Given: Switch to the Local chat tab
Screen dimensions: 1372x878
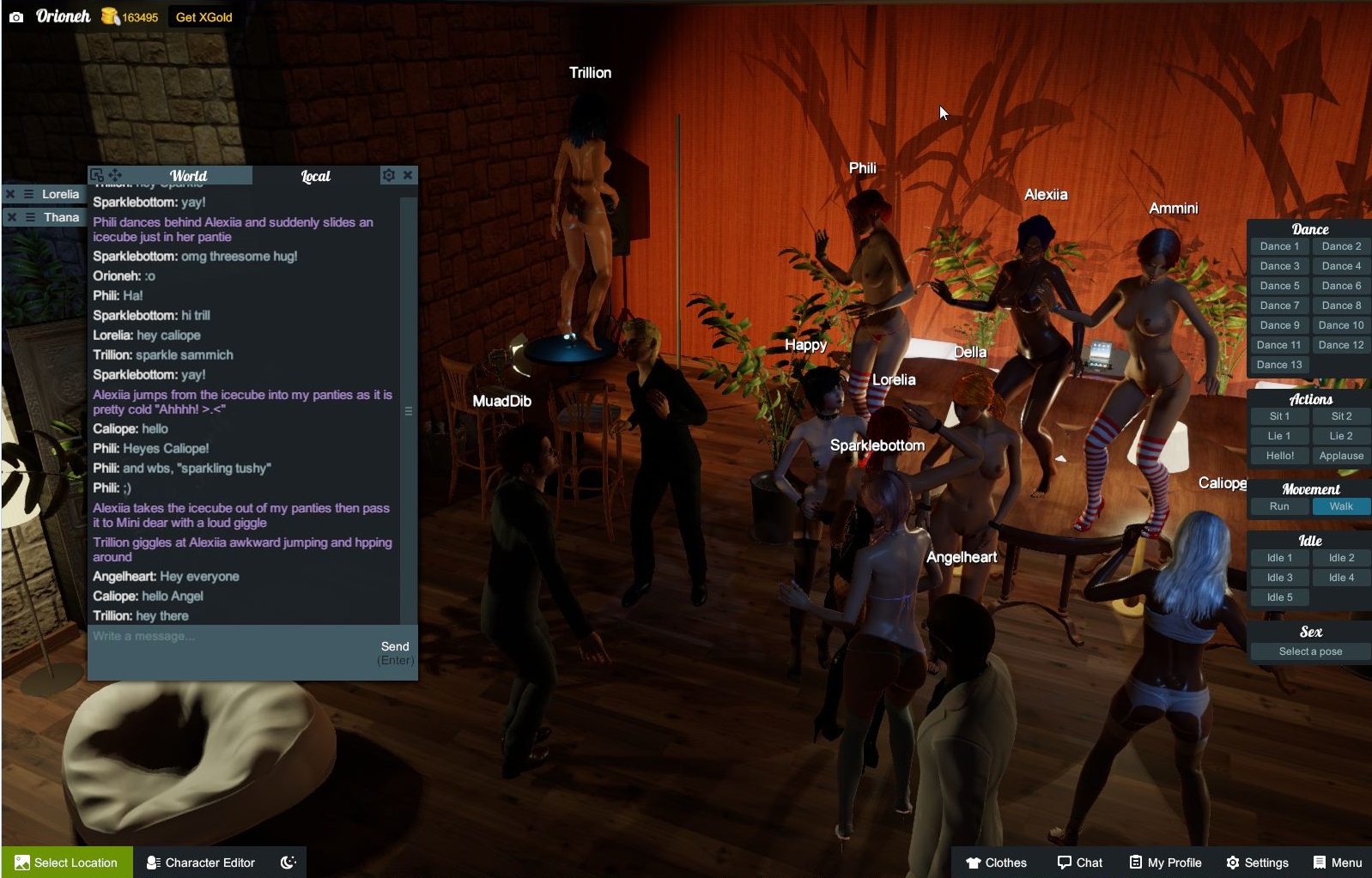Looking at the screenshot, I should pyautogui.click(x=315, y=176).
